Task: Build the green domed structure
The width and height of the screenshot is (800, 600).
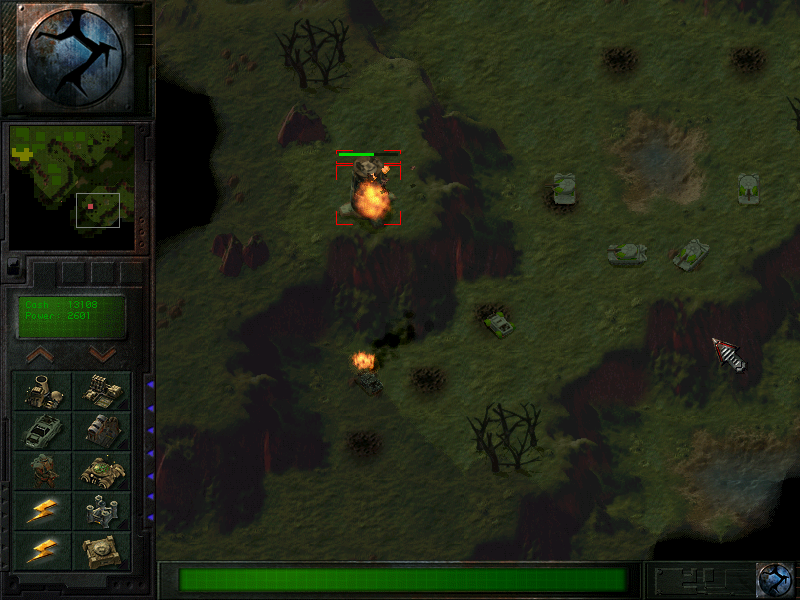Action: (x=102, y=471)
